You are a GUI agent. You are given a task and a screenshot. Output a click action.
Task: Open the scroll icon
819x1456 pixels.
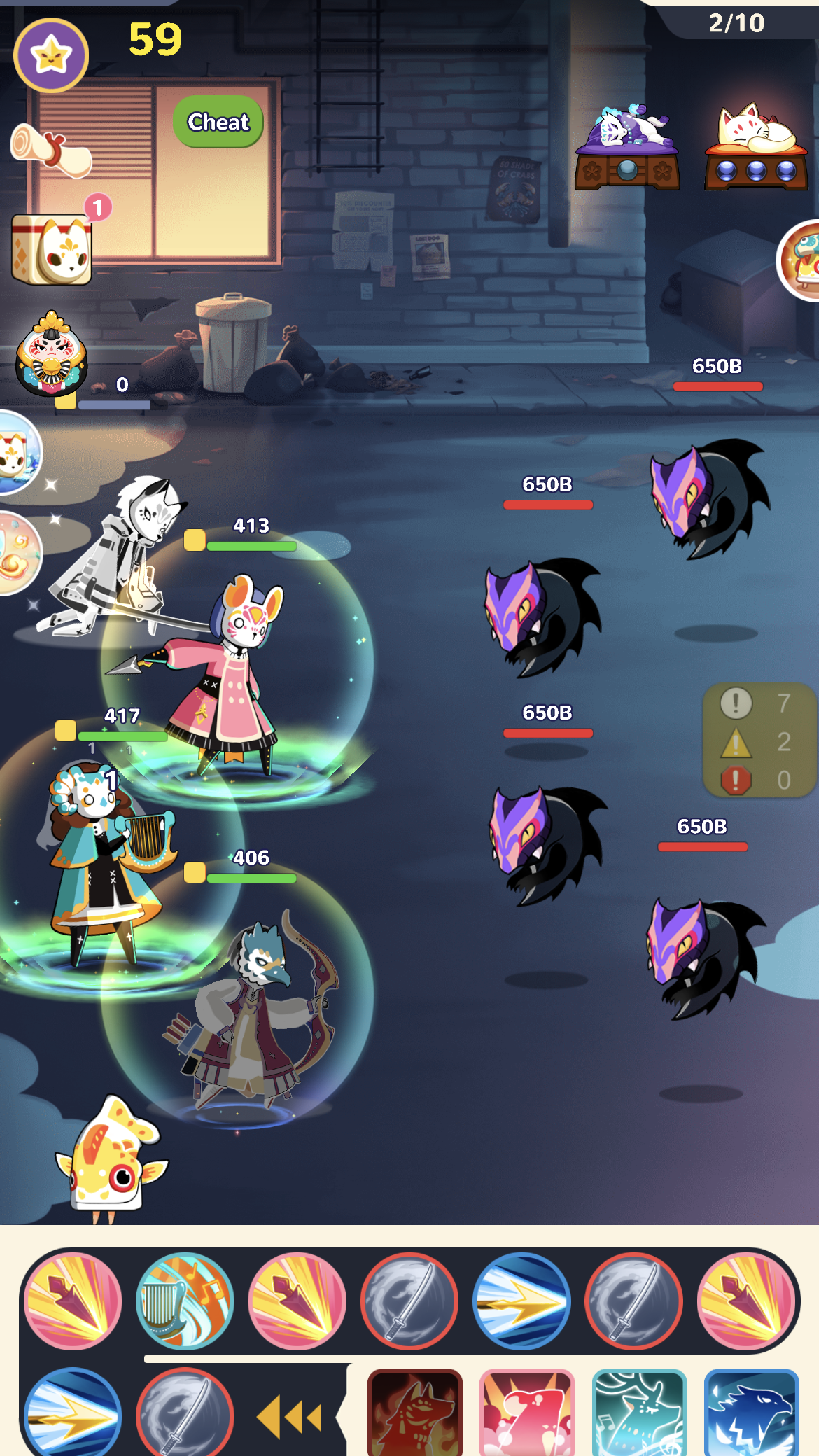51,149
